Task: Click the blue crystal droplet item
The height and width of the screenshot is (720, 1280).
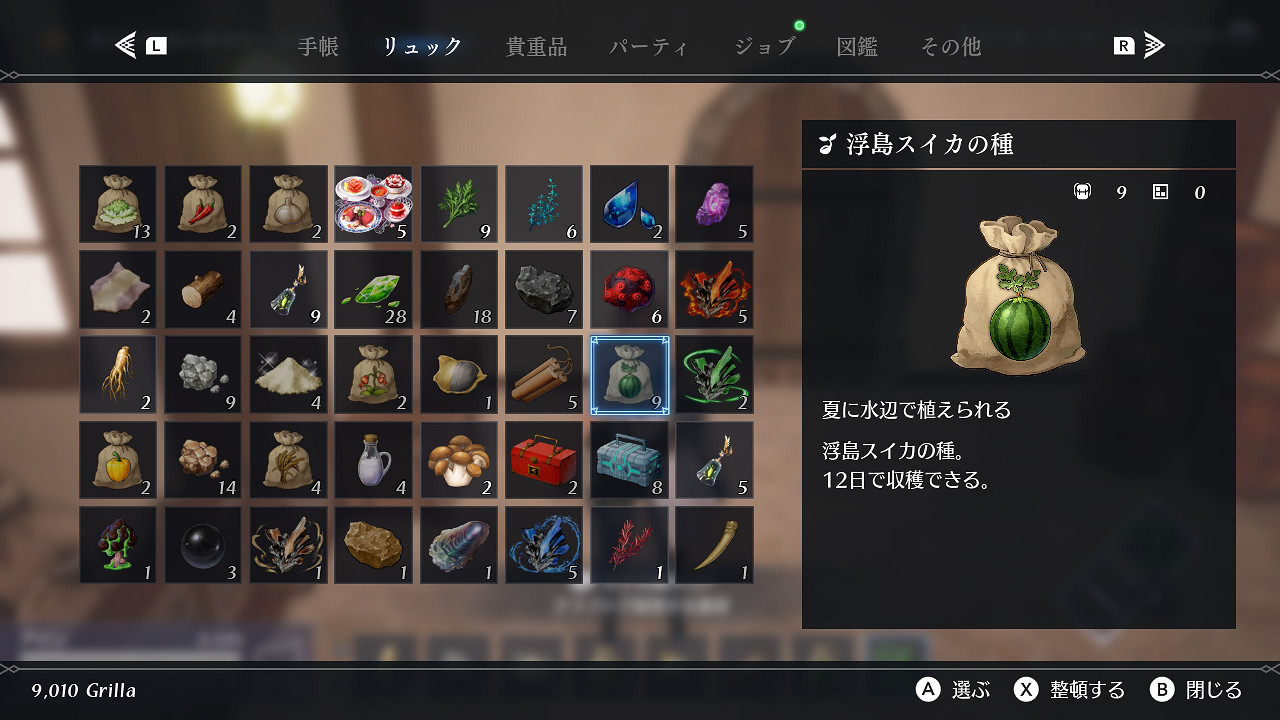Action: pyautogui.click(x=628, y=203)
